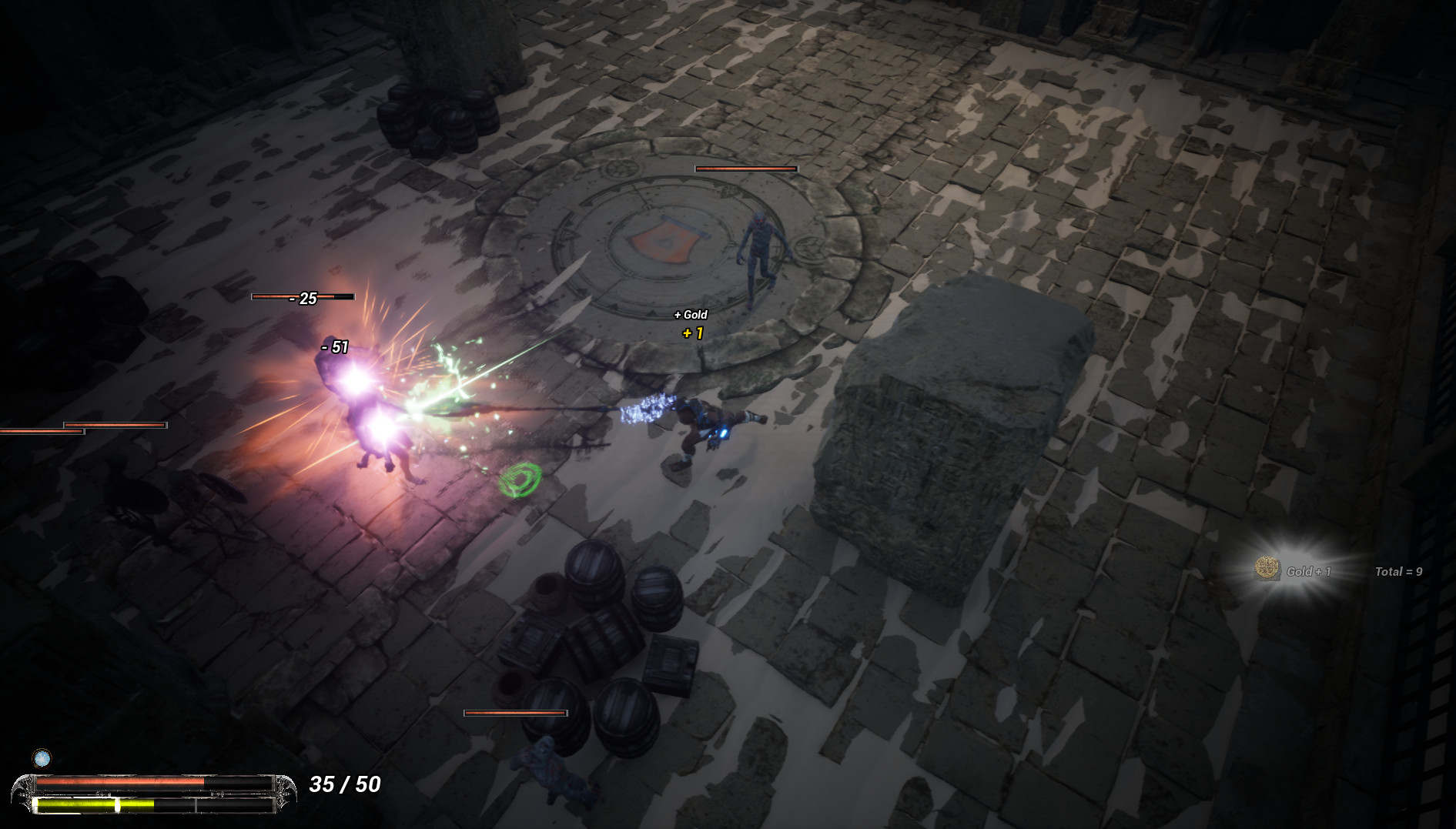Click the -51 damage number

[x=334, y=347]
